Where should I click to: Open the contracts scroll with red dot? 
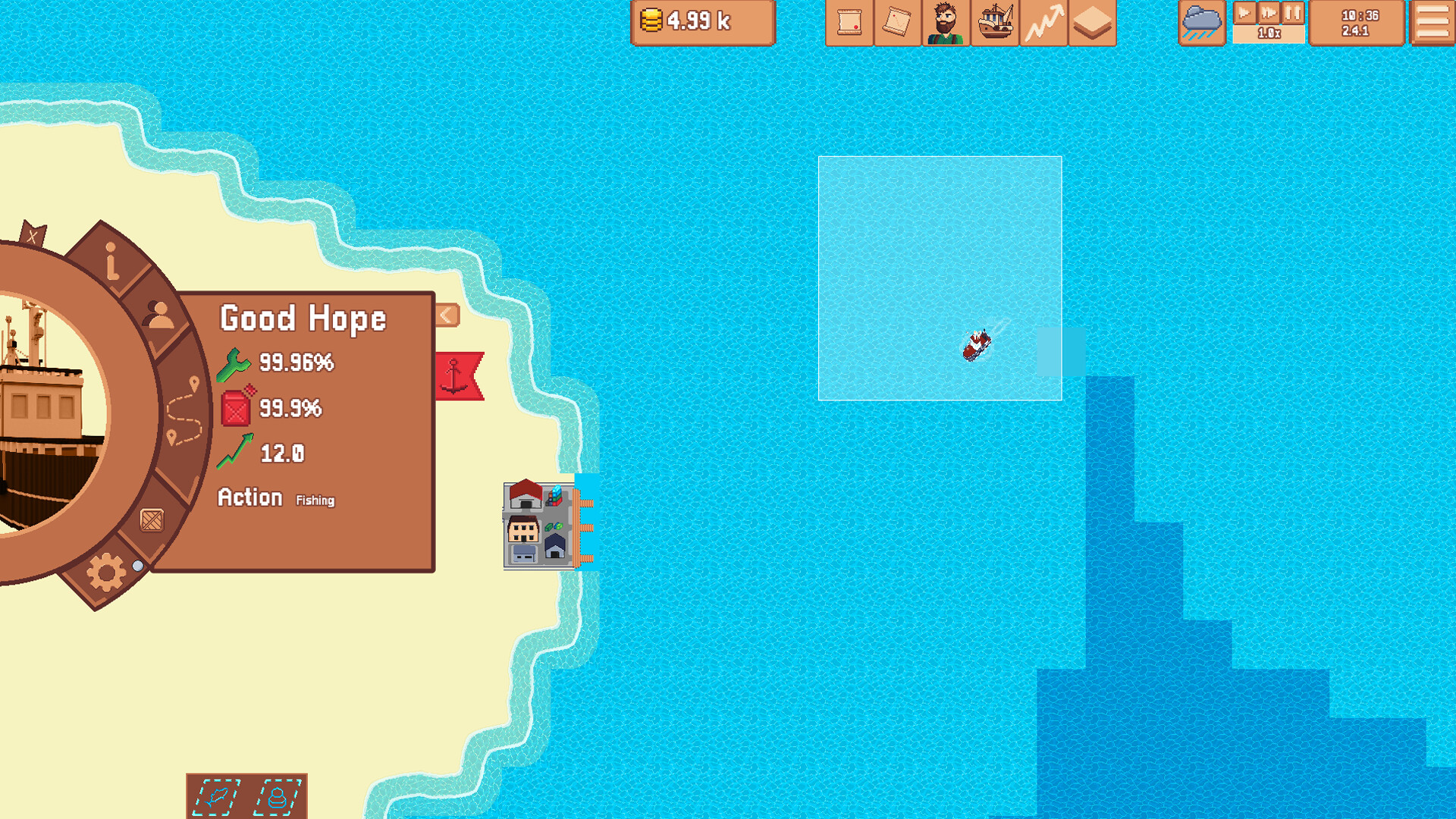pos(849,23)
